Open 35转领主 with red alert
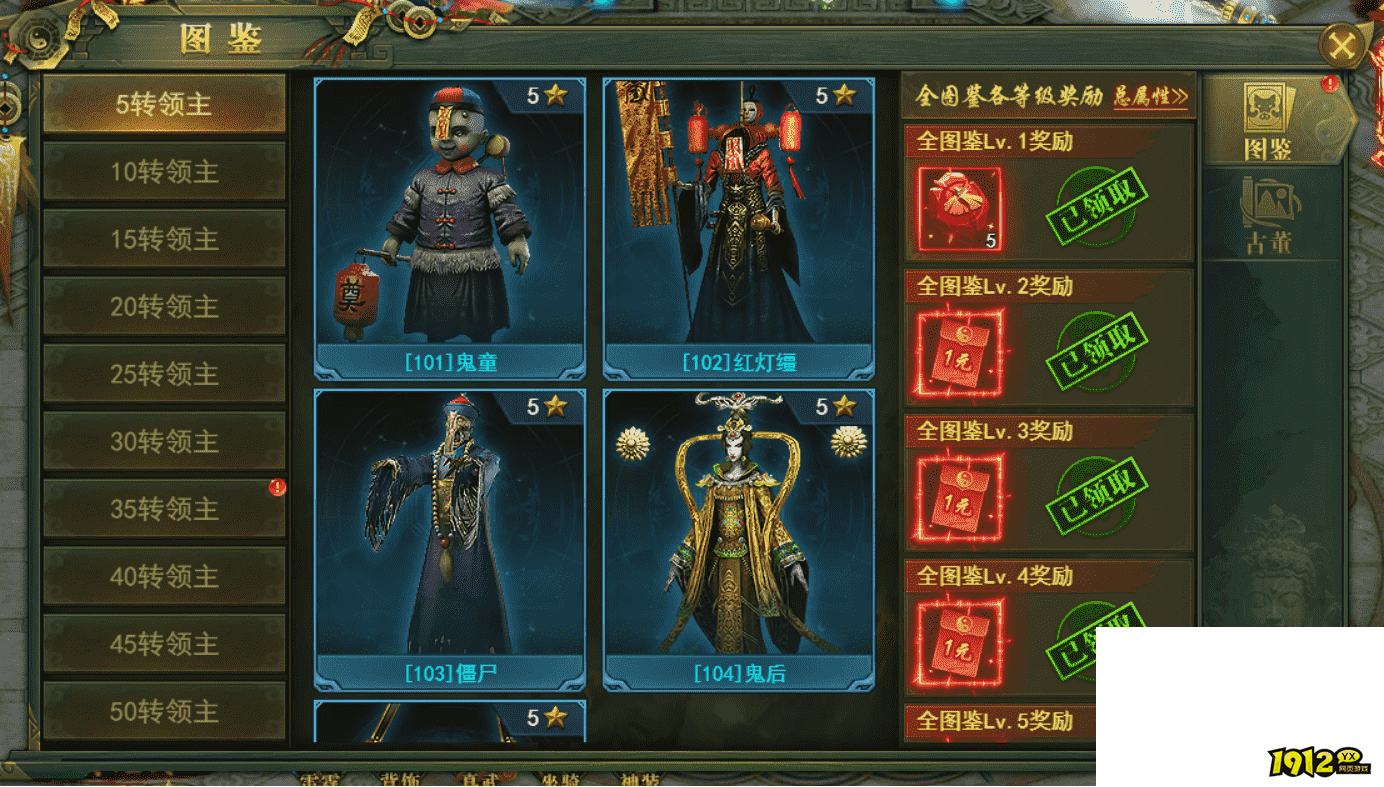 click(x=164, y=509)
